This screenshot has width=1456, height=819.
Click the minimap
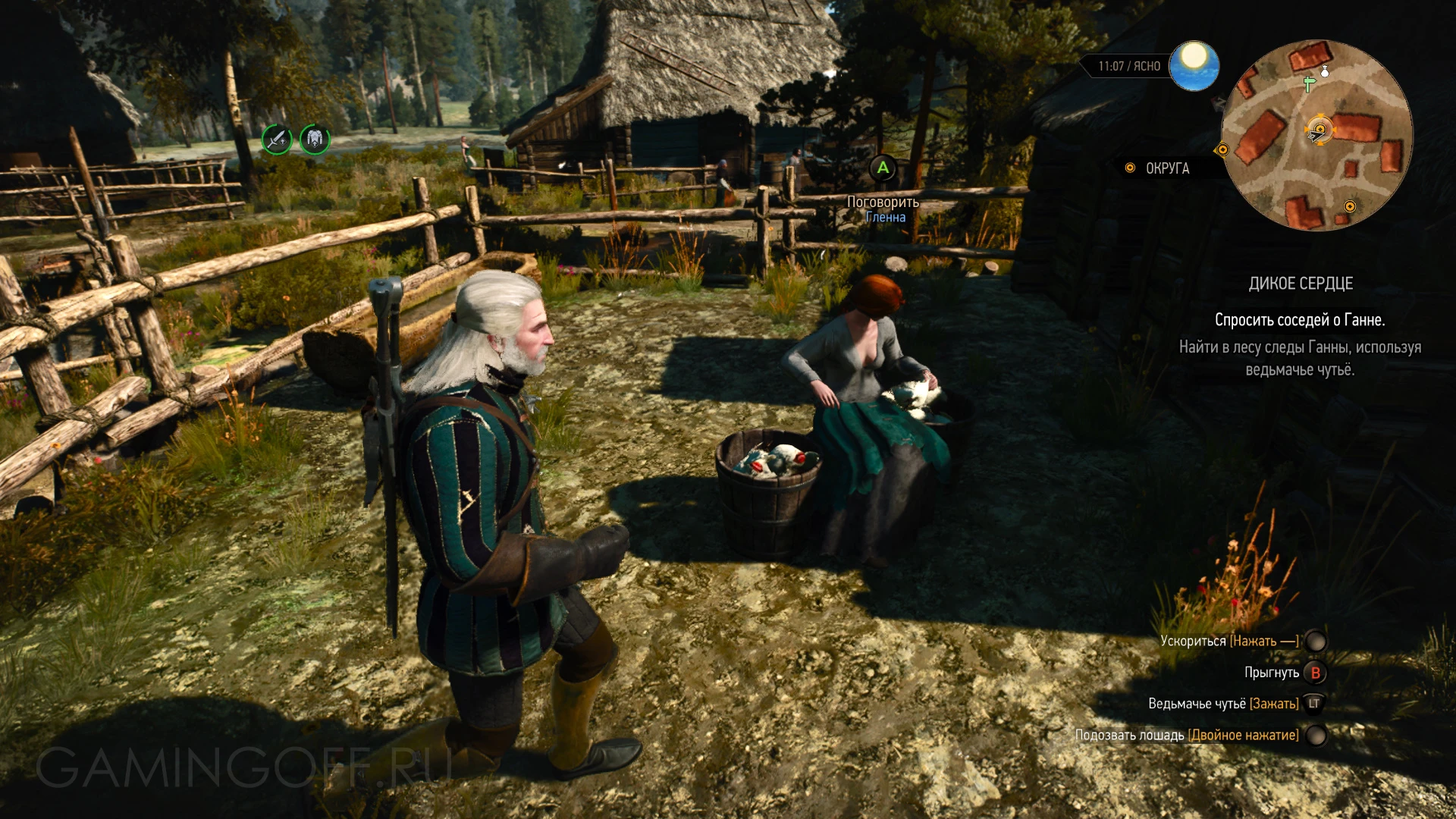tap(1317, 135)
